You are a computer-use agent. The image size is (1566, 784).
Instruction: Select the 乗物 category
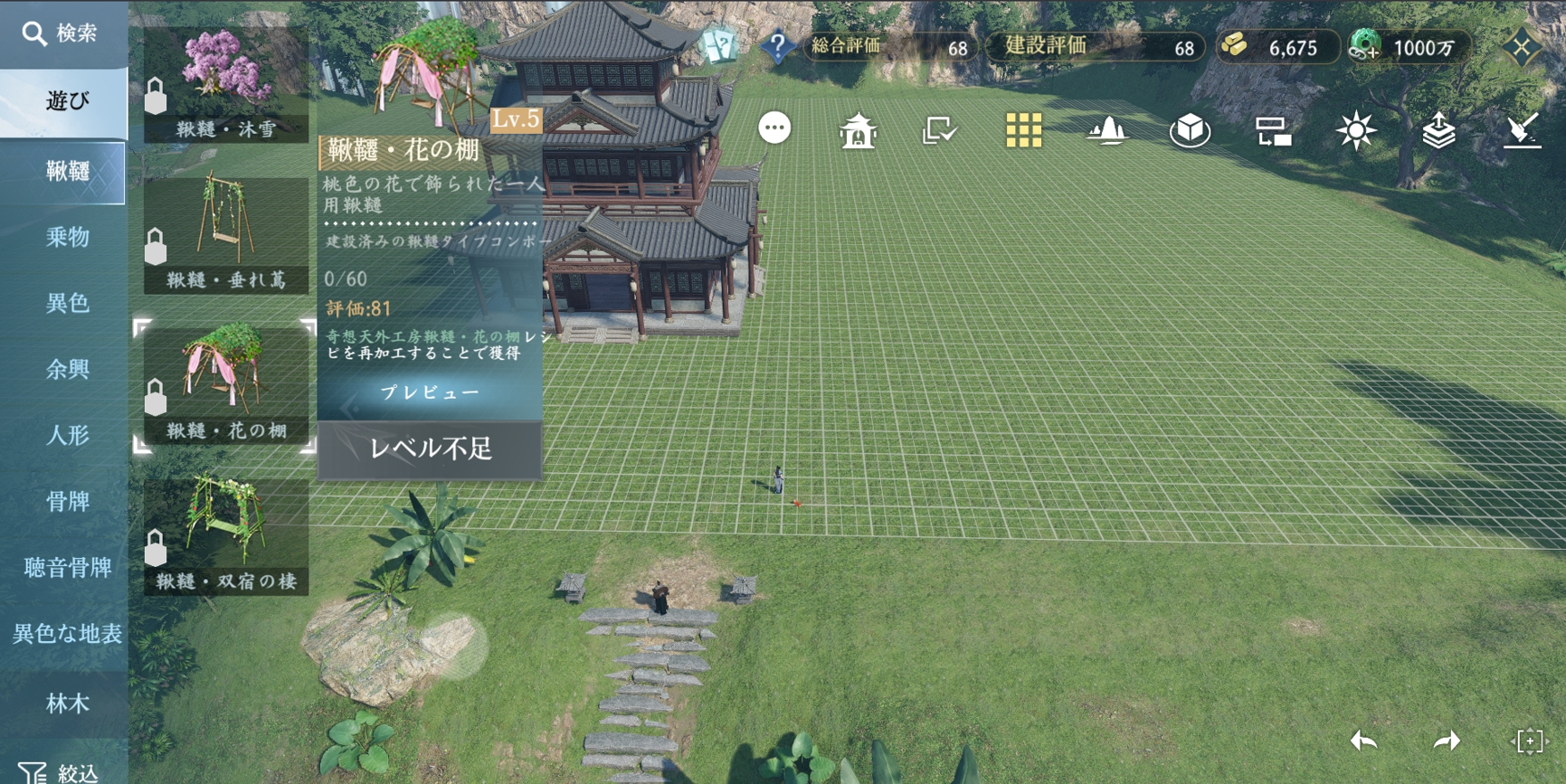(67, 237)
